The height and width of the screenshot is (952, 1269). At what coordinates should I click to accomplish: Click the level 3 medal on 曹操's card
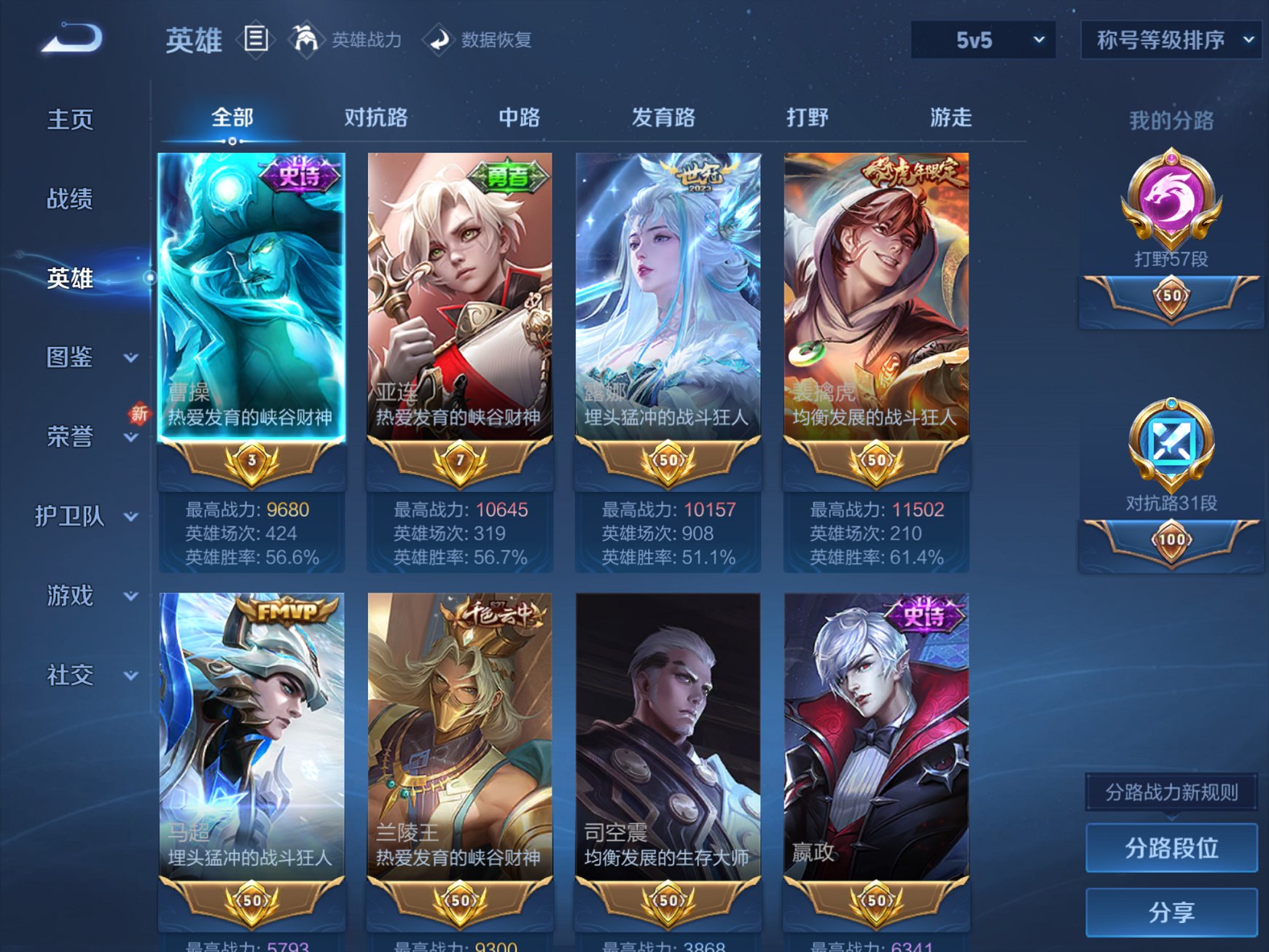(251, 462)
